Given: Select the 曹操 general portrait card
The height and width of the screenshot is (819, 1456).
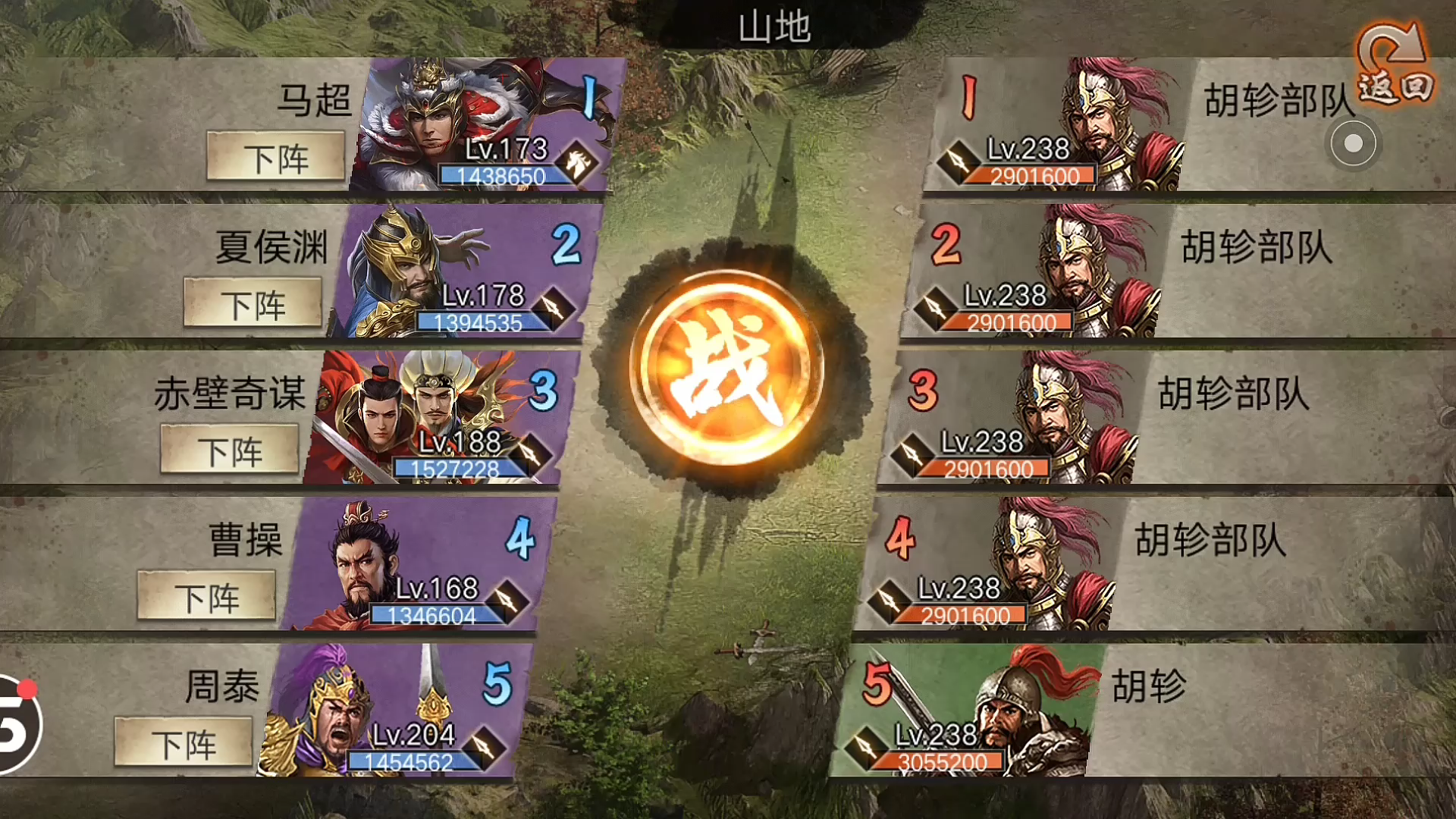Looking at the screenshot, I should pyautogui.click(x=417, y=564).
